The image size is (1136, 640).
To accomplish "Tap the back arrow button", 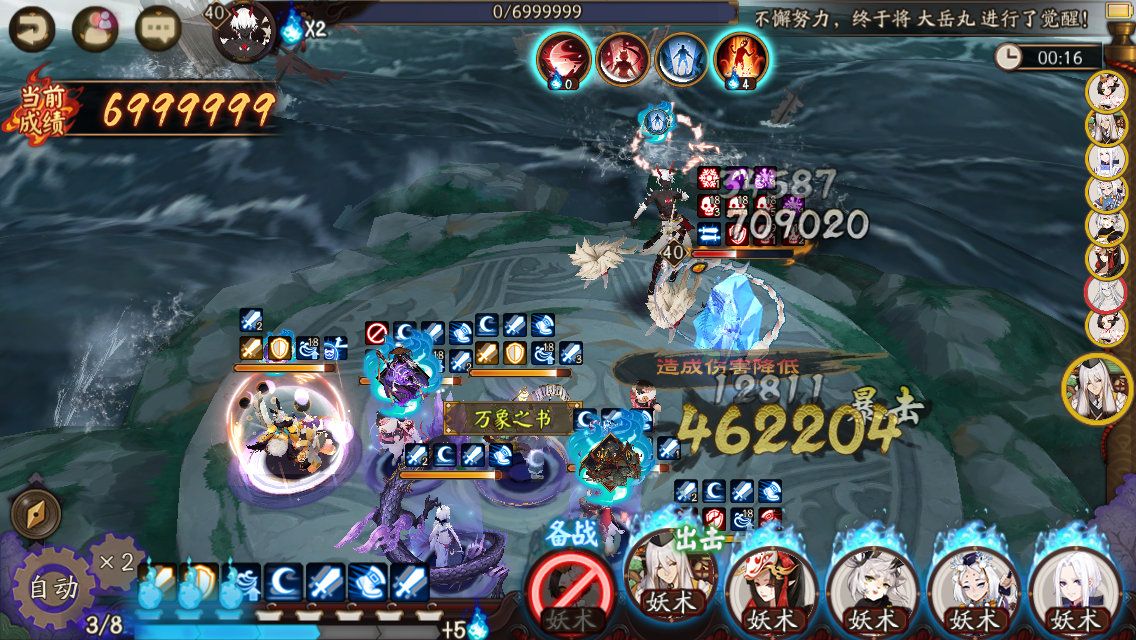I will coord(32,27).
